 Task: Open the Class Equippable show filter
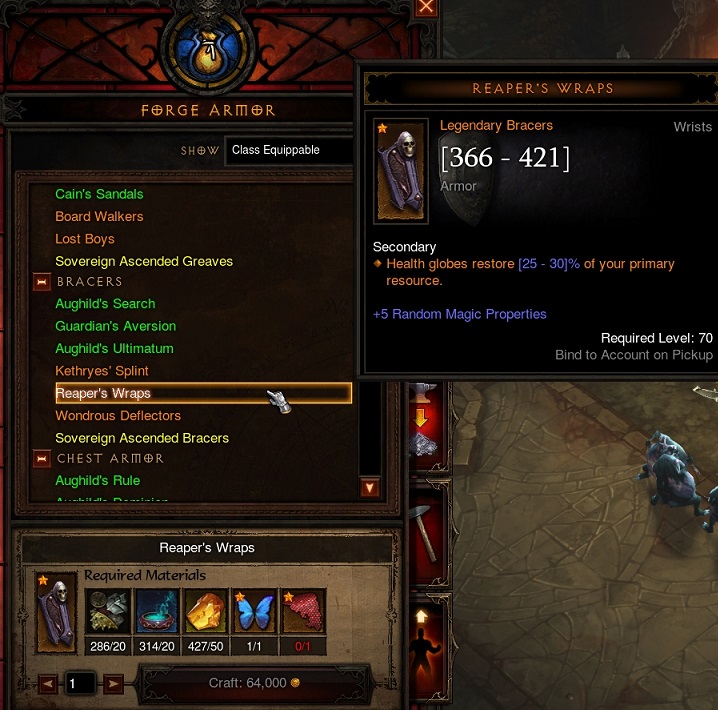point(288,150)
